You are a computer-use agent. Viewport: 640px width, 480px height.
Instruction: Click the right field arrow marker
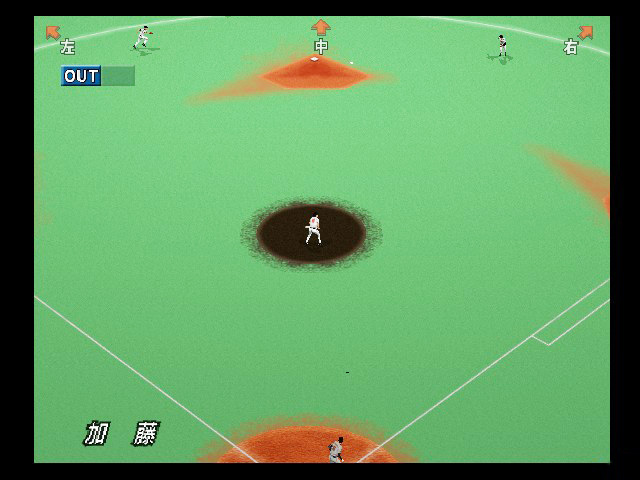pyautogui.click(x=586, y=32)
